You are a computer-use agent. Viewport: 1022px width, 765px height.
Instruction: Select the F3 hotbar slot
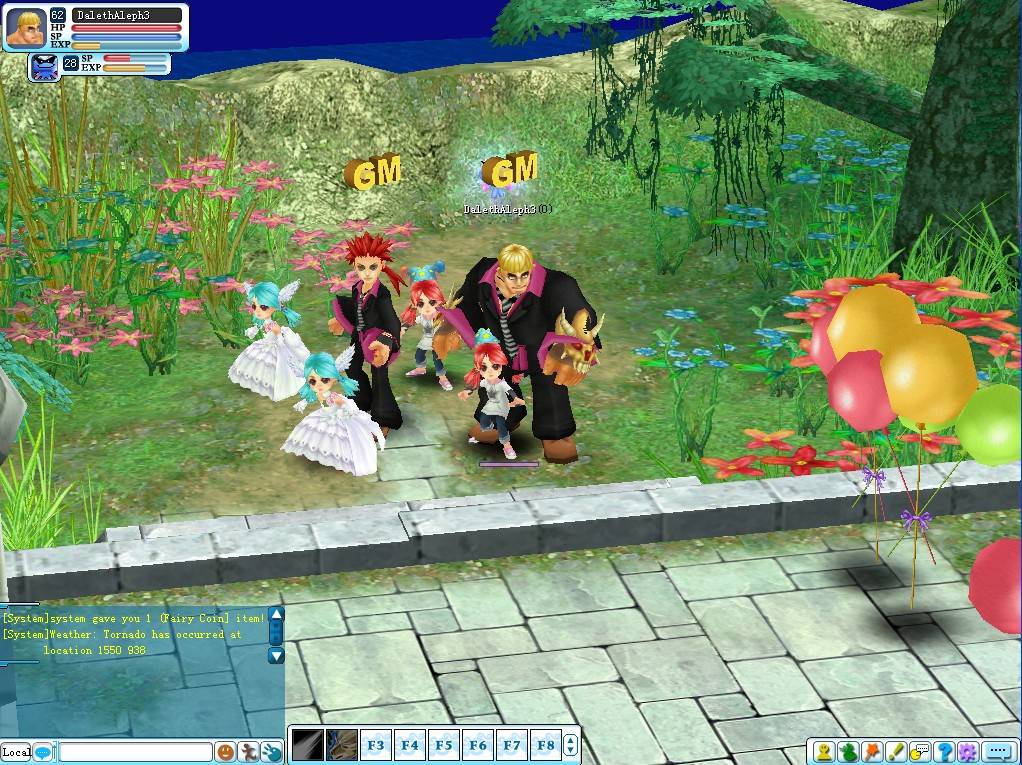click(376, 745)
